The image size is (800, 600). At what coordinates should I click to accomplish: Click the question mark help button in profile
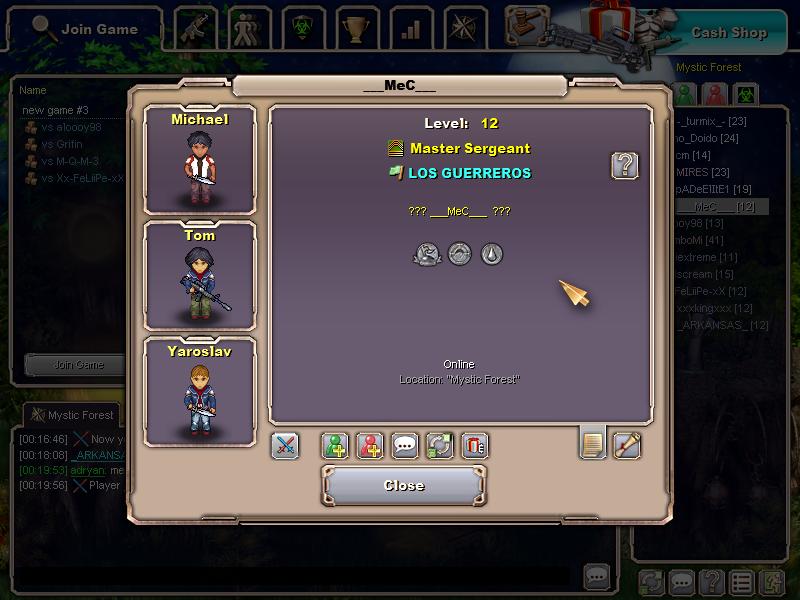point(625,166)
